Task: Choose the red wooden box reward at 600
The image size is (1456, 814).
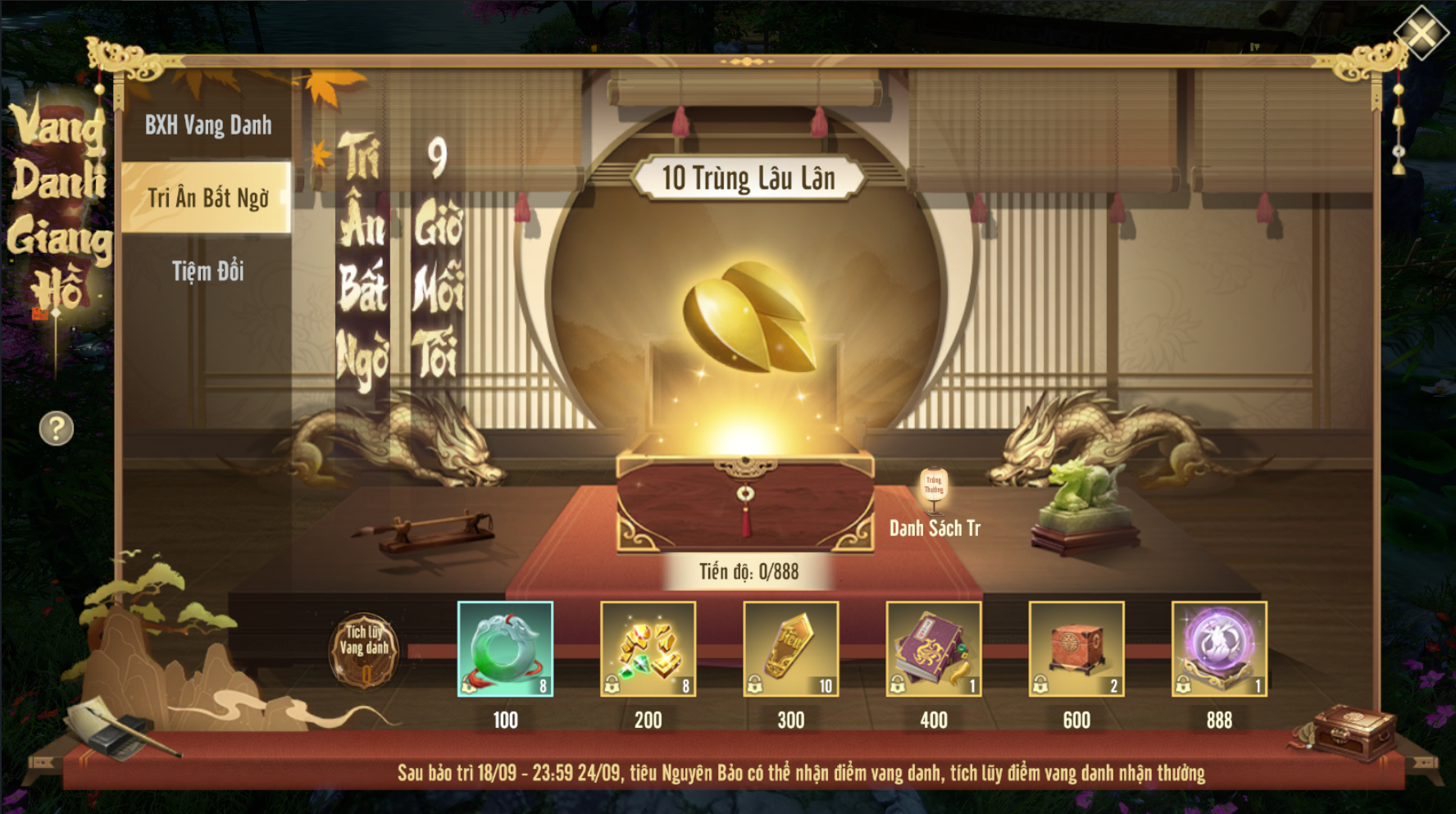Action: point(1076,649)
